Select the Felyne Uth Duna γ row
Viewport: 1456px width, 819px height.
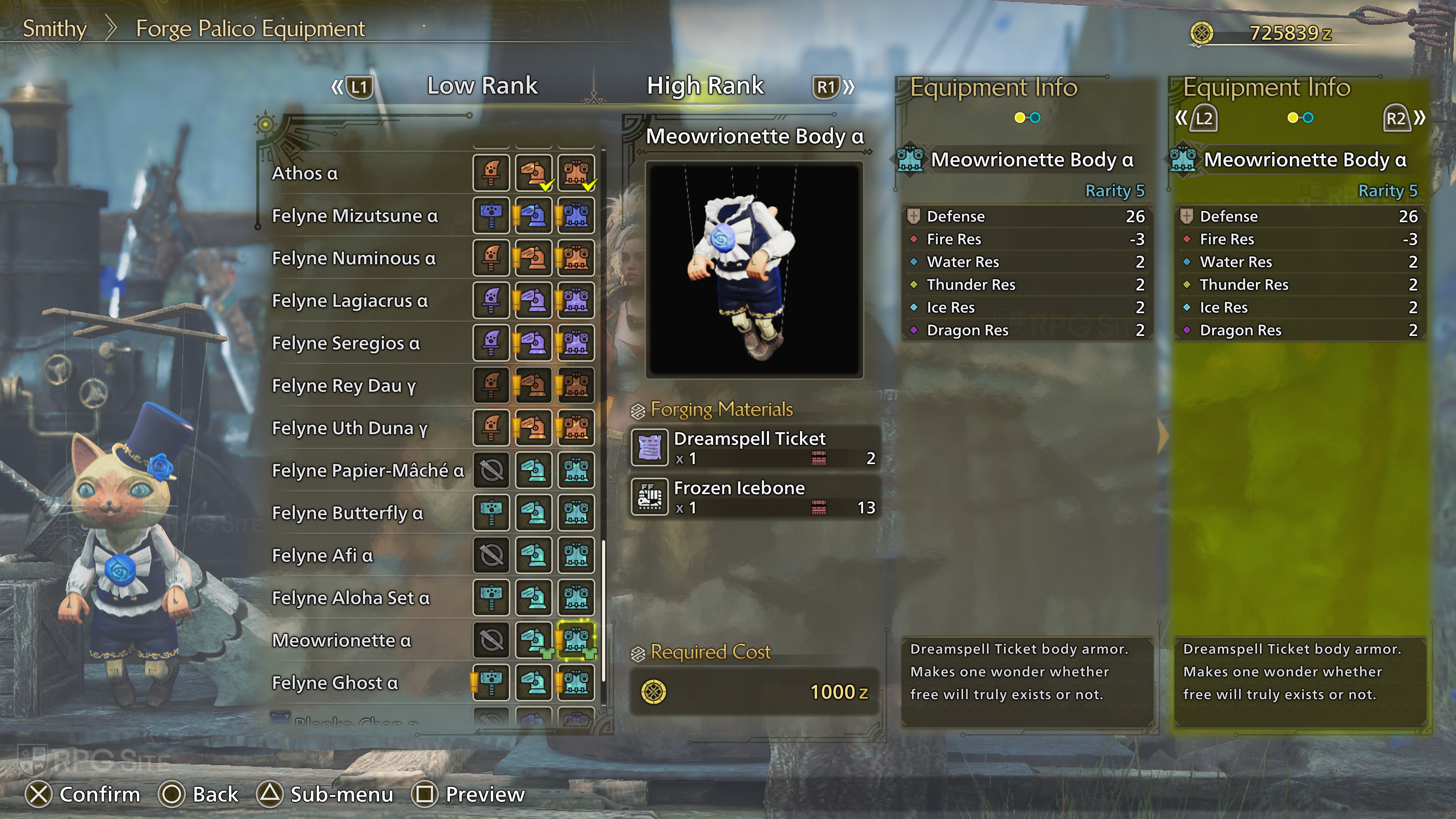click(349, 428)
